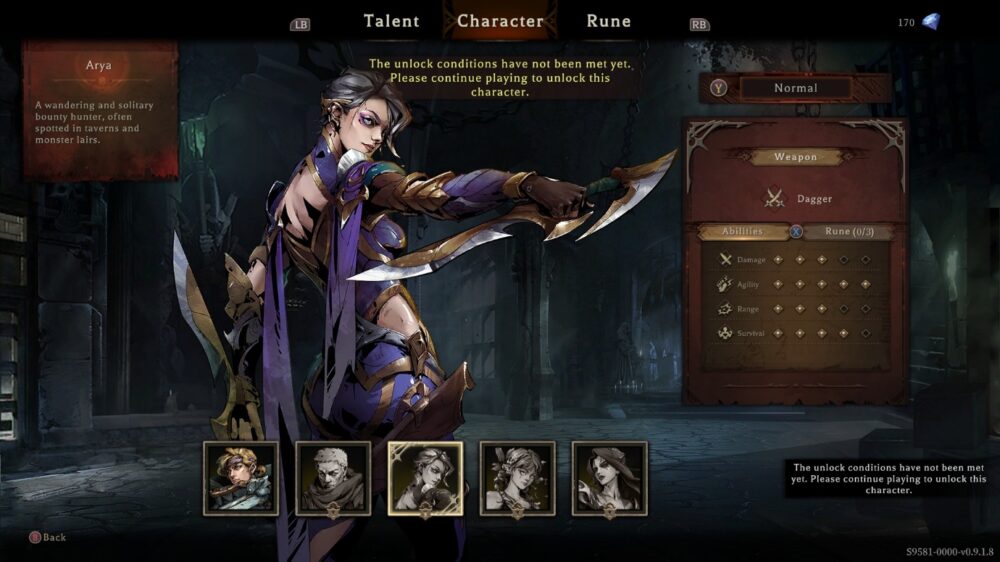Choose the locked woman in wide hat portrait

[609, 478]
